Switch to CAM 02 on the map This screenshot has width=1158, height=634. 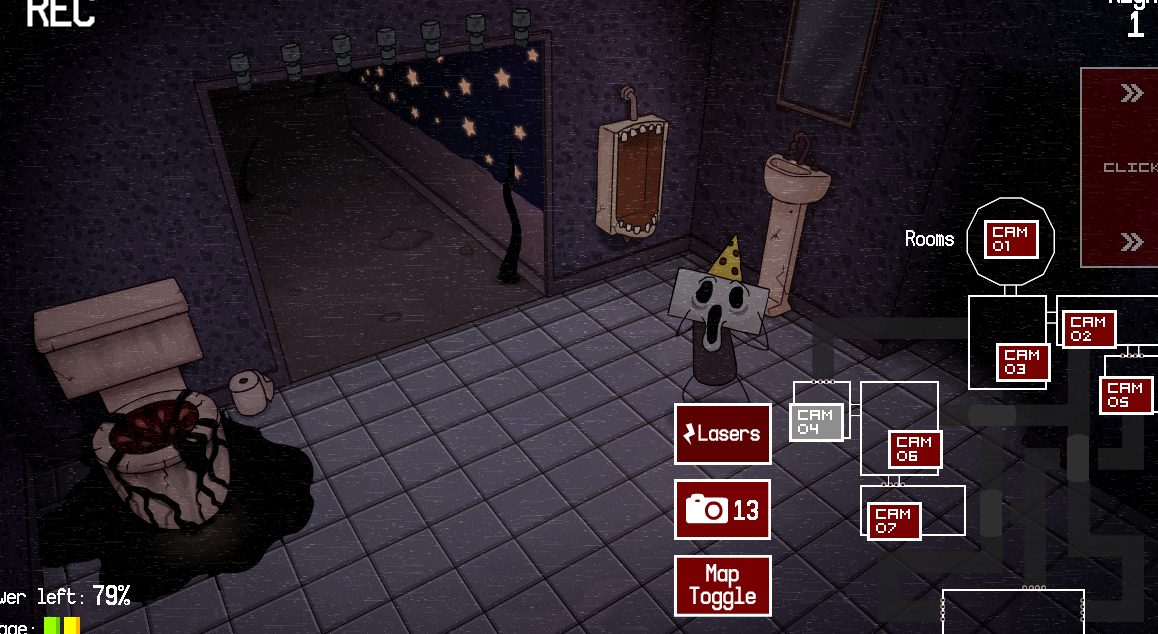(1088, 329)
